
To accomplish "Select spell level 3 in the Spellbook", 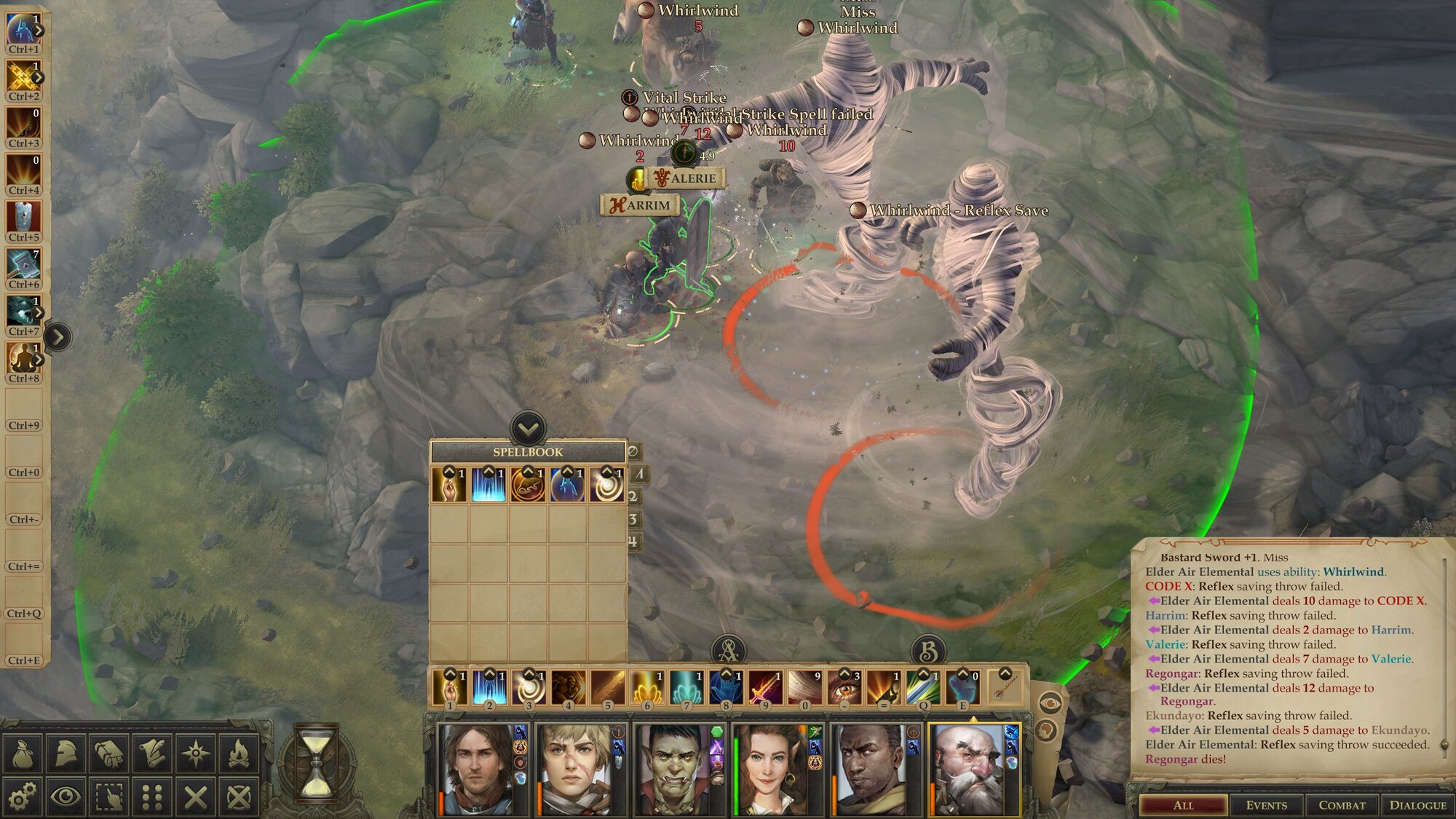I will coord(633,519).
